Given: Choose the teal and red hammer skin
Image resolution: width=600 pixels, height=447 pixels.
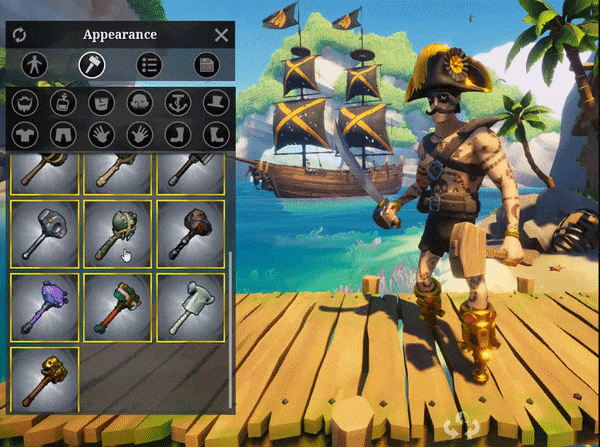Looking at the screenshot, I should point(118,307).
